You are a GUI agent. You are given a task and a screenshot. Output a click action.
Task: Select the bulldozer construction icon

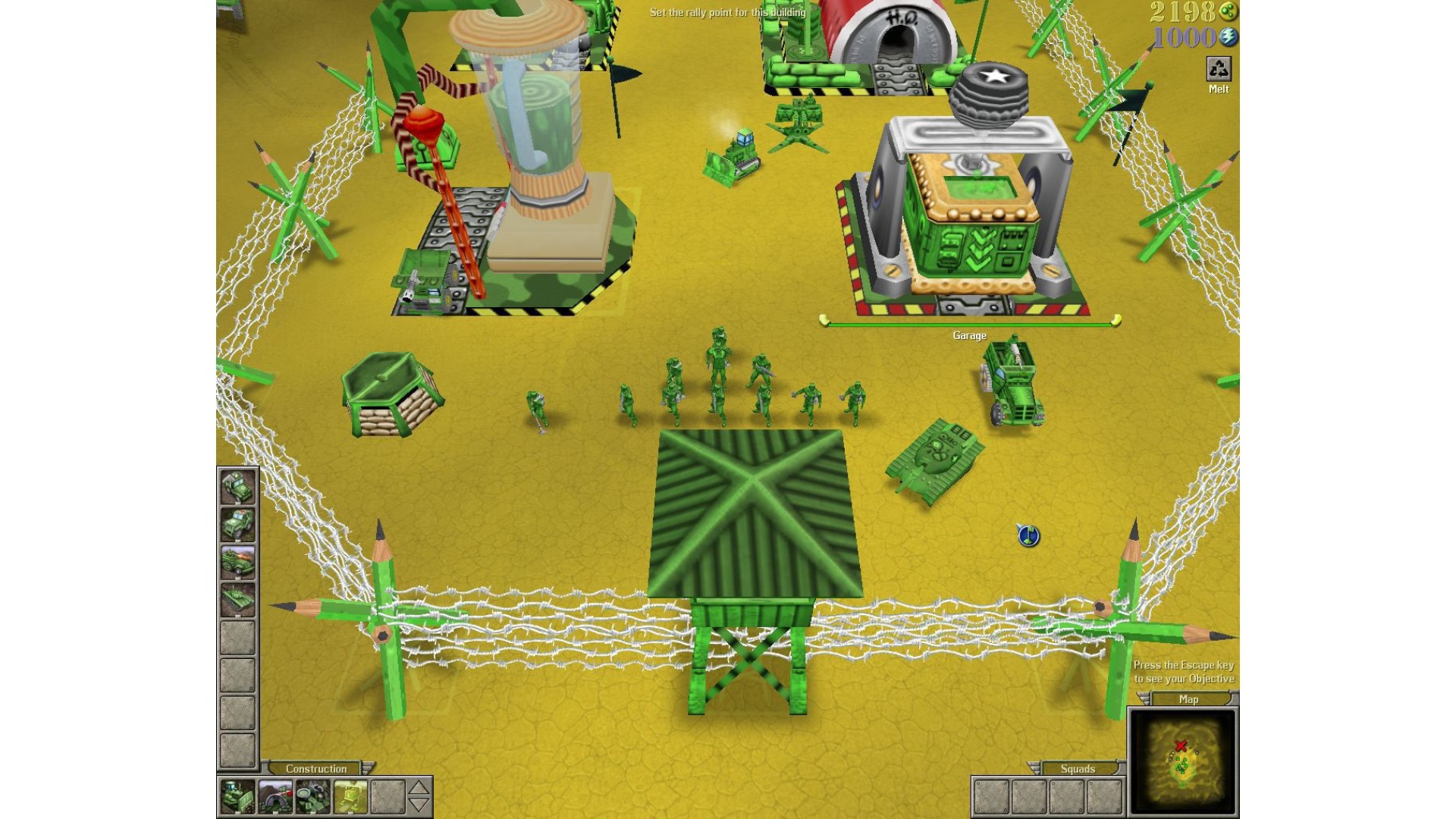[x=237, y=796]
